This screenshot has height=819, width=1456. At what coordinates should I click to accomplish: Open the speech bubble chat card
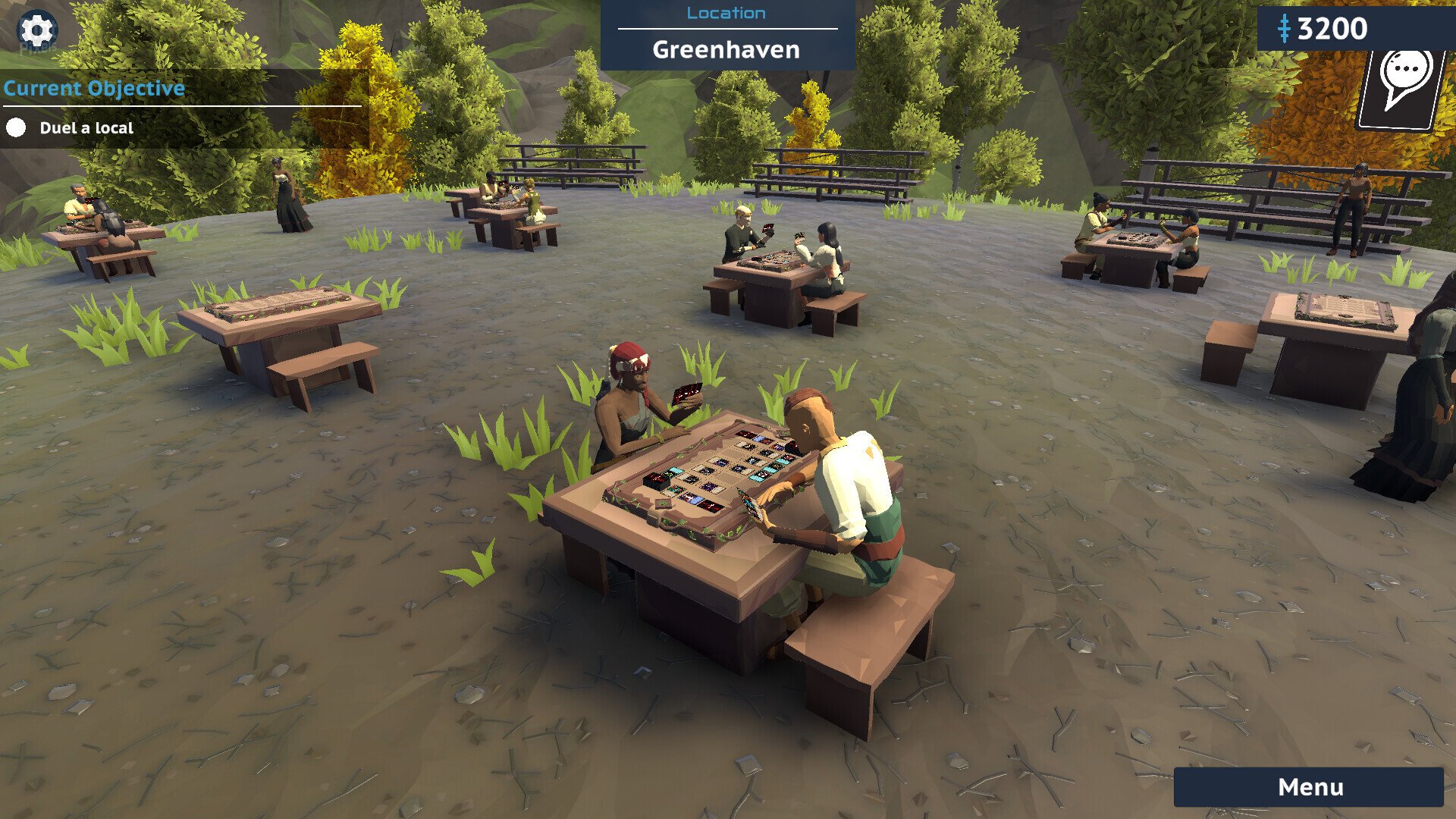(1403, 87)
